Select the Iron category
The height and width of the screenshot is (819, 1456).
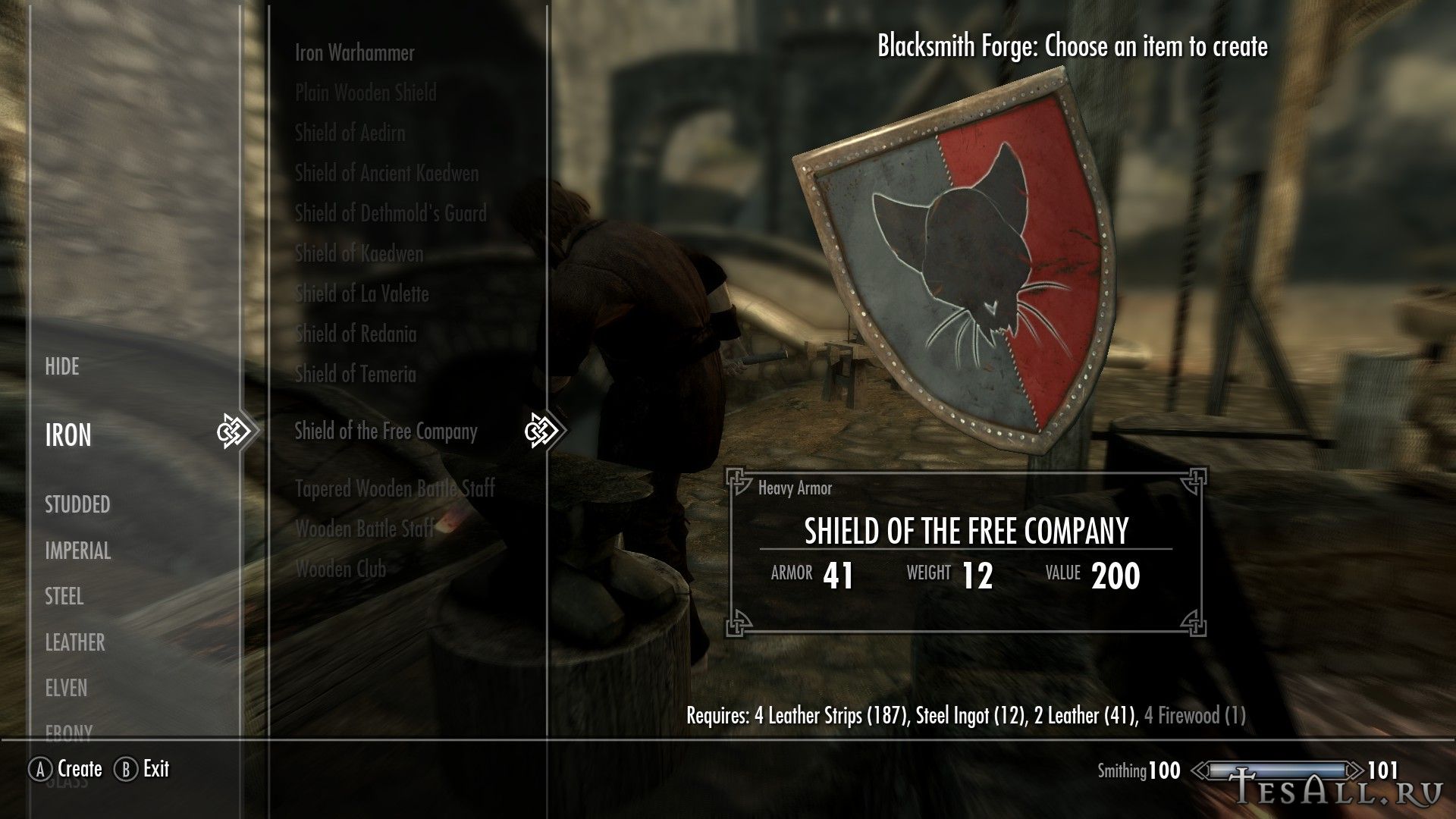point(68,435)
